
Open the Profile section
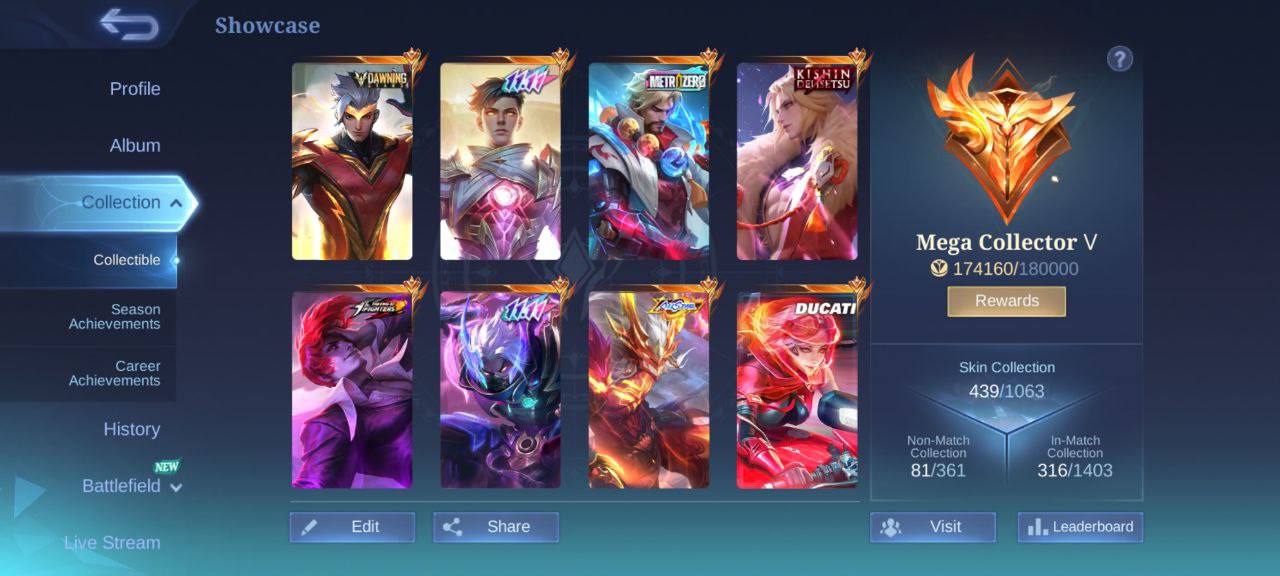click(x=134, y=89)
